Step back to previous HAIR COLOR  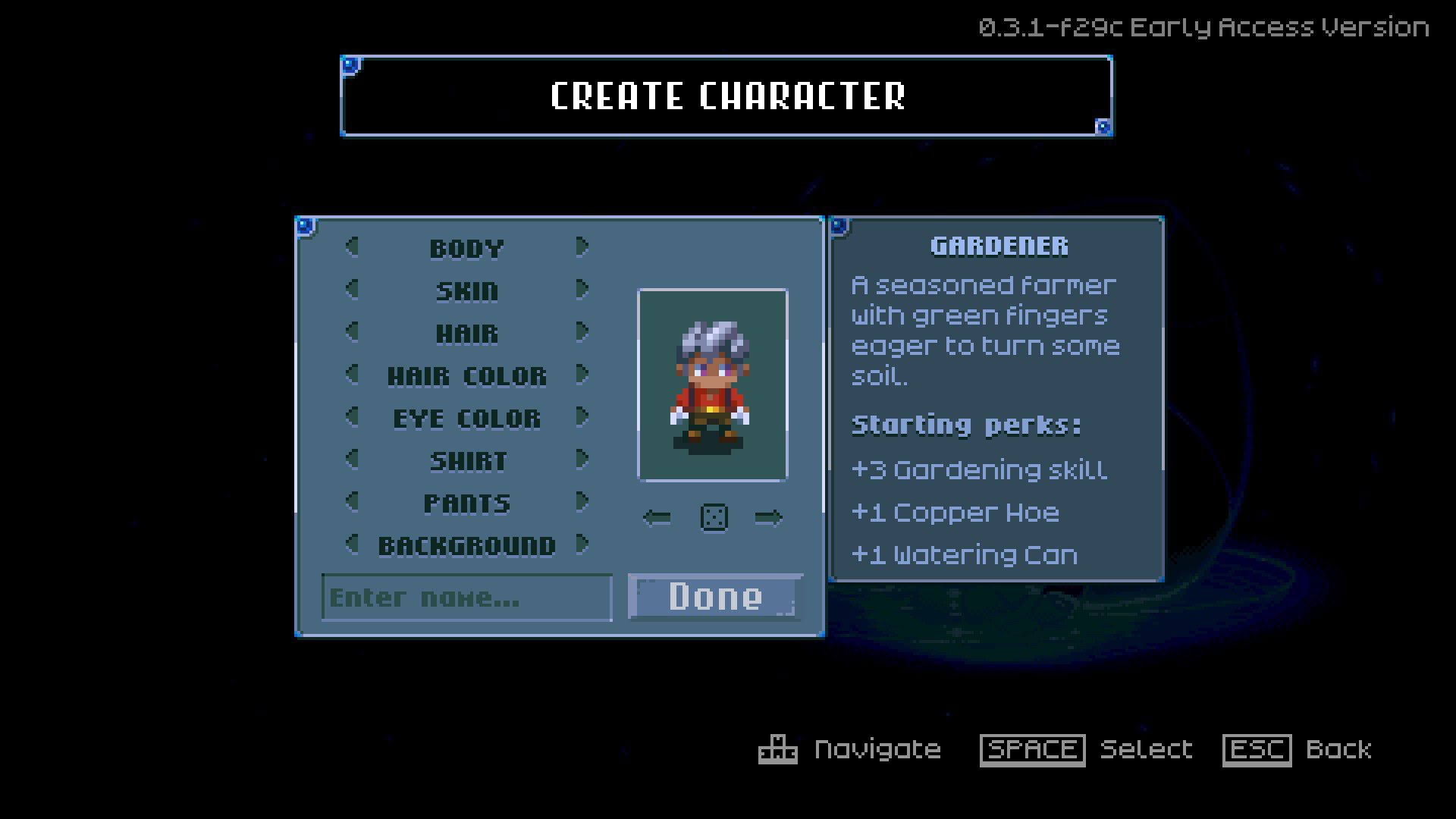tap(351, 375)
